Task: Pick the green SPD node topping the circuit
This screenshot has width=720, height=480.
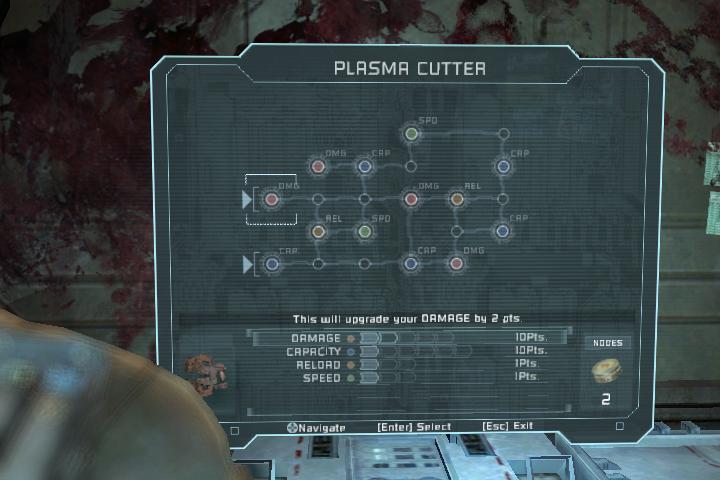Action: pos(410,133)
